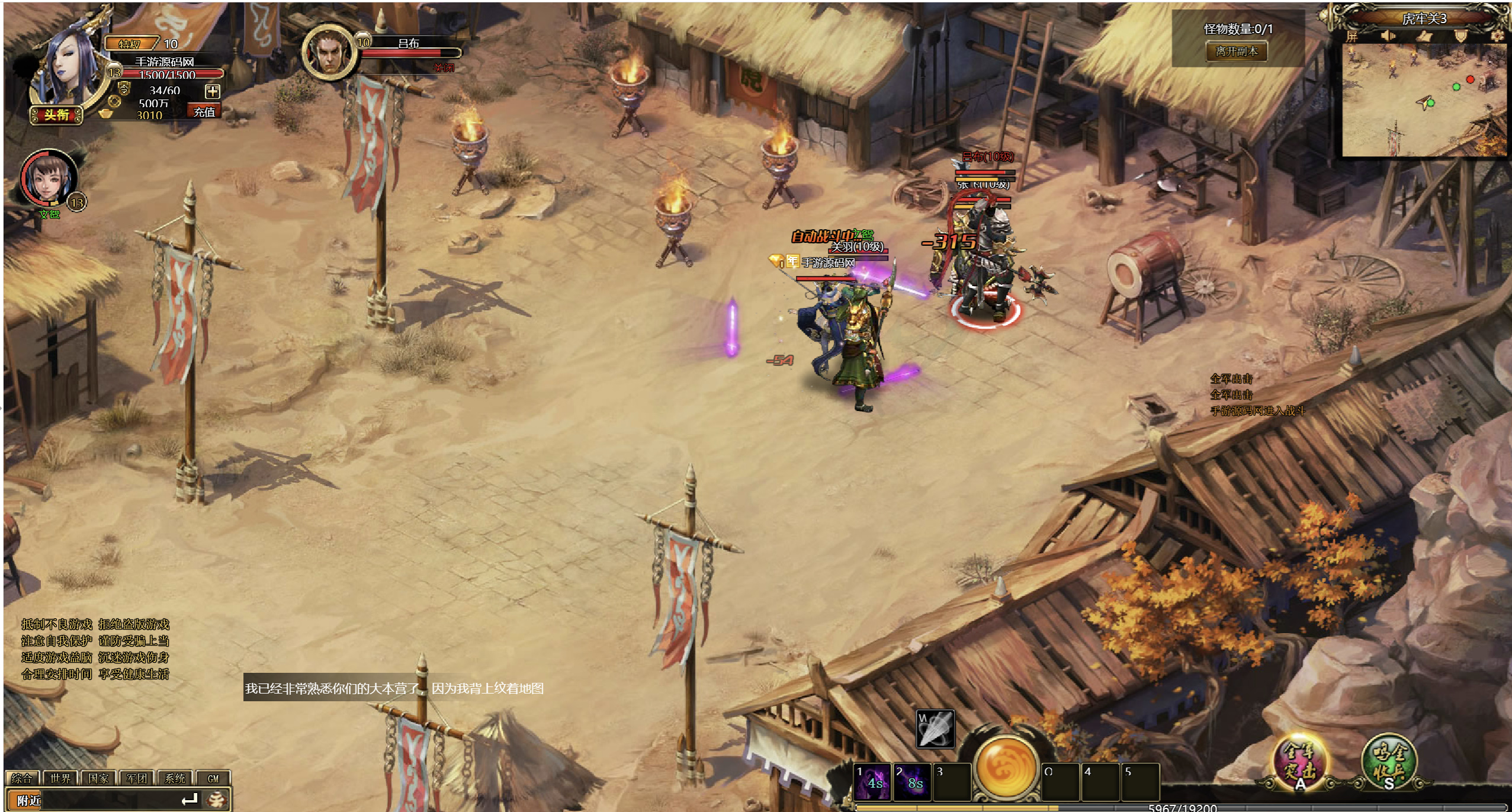
Task: Open the 充值 recharge shop
Action: (204, 112)
